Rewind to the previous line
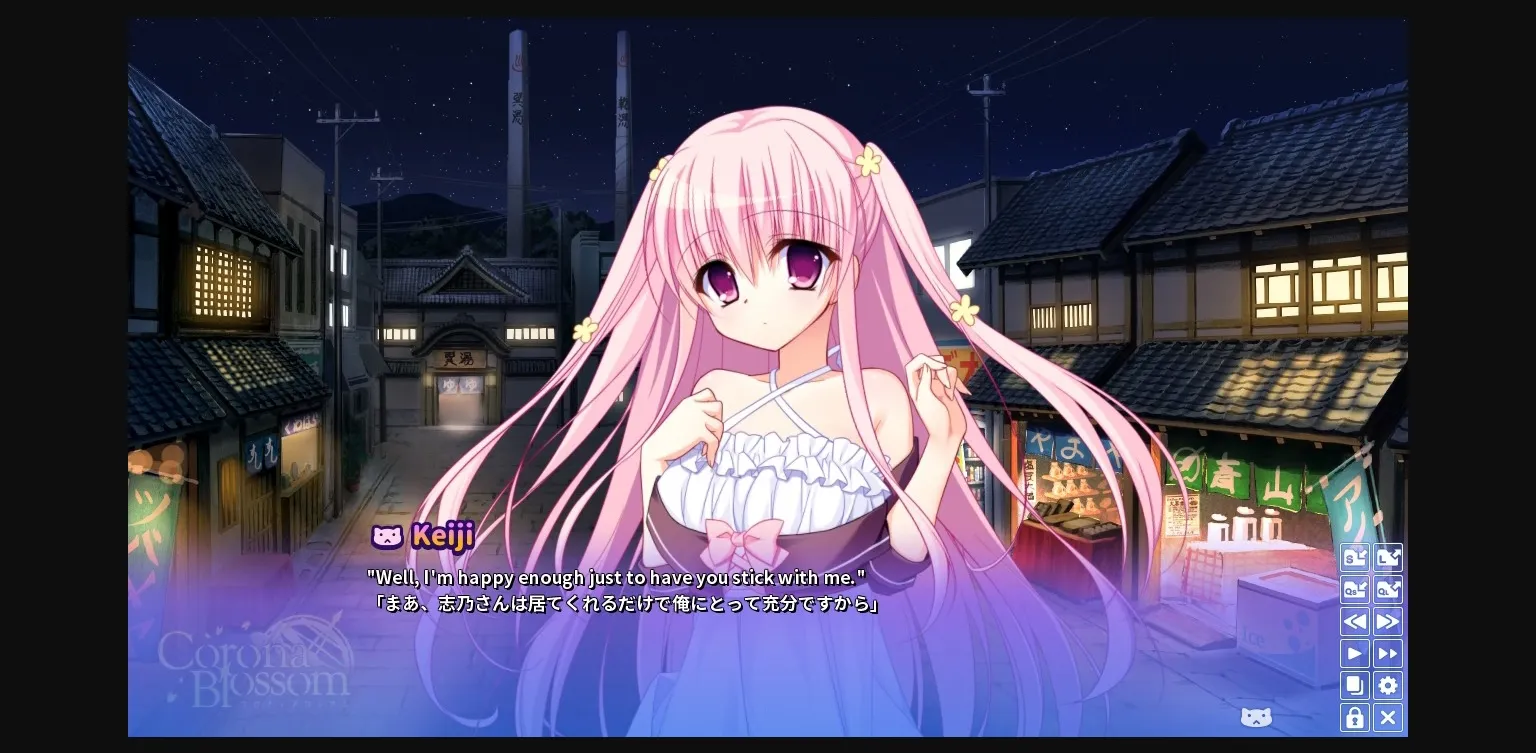This screenshot has width=1536, height=753. click(x=1355, y=621)
